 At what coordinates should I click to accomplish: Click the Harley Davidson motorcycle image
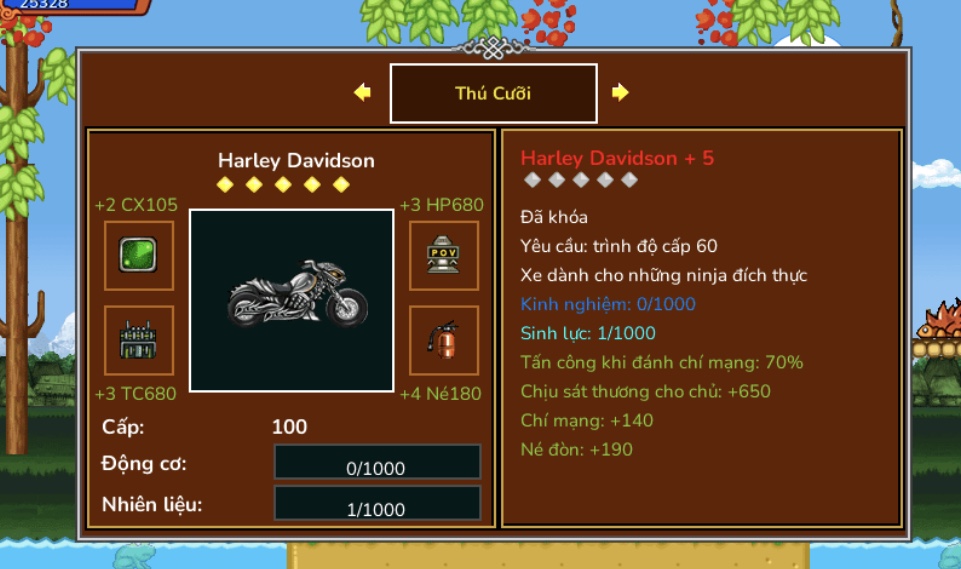click(x=291, y=300)
